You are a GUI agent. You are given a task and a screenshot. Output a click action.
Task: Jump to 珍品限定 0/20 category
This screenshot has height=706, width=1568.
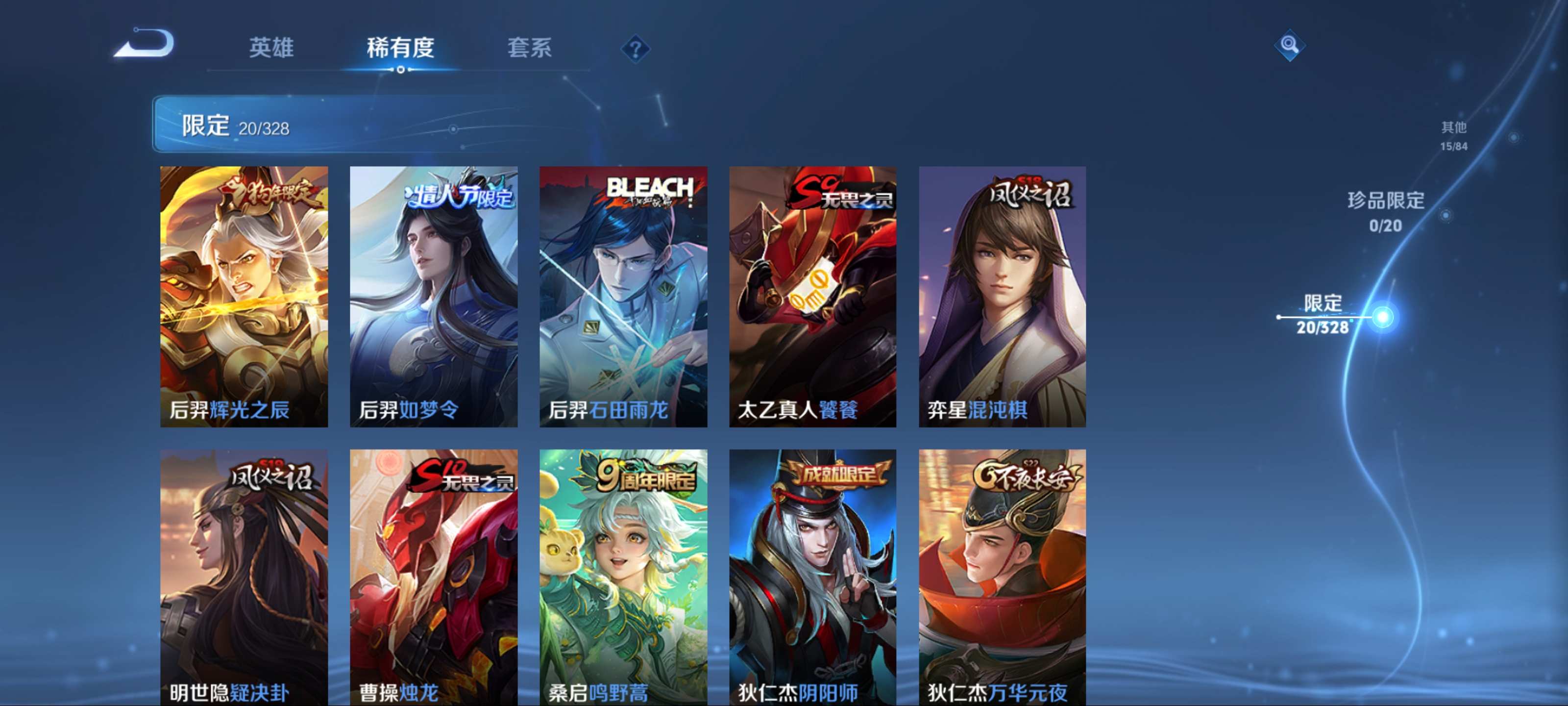point(1385,212)
